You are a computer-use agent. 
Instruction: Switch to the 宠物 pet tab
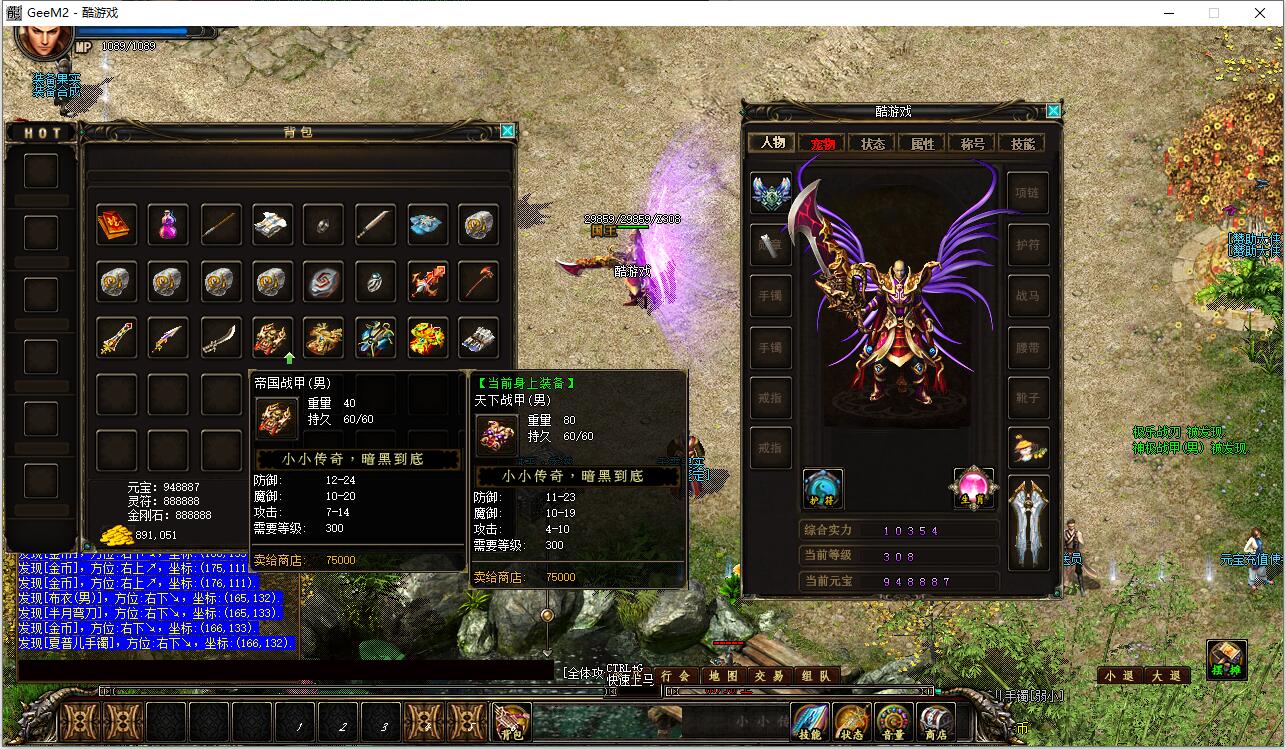coord(823,143)
